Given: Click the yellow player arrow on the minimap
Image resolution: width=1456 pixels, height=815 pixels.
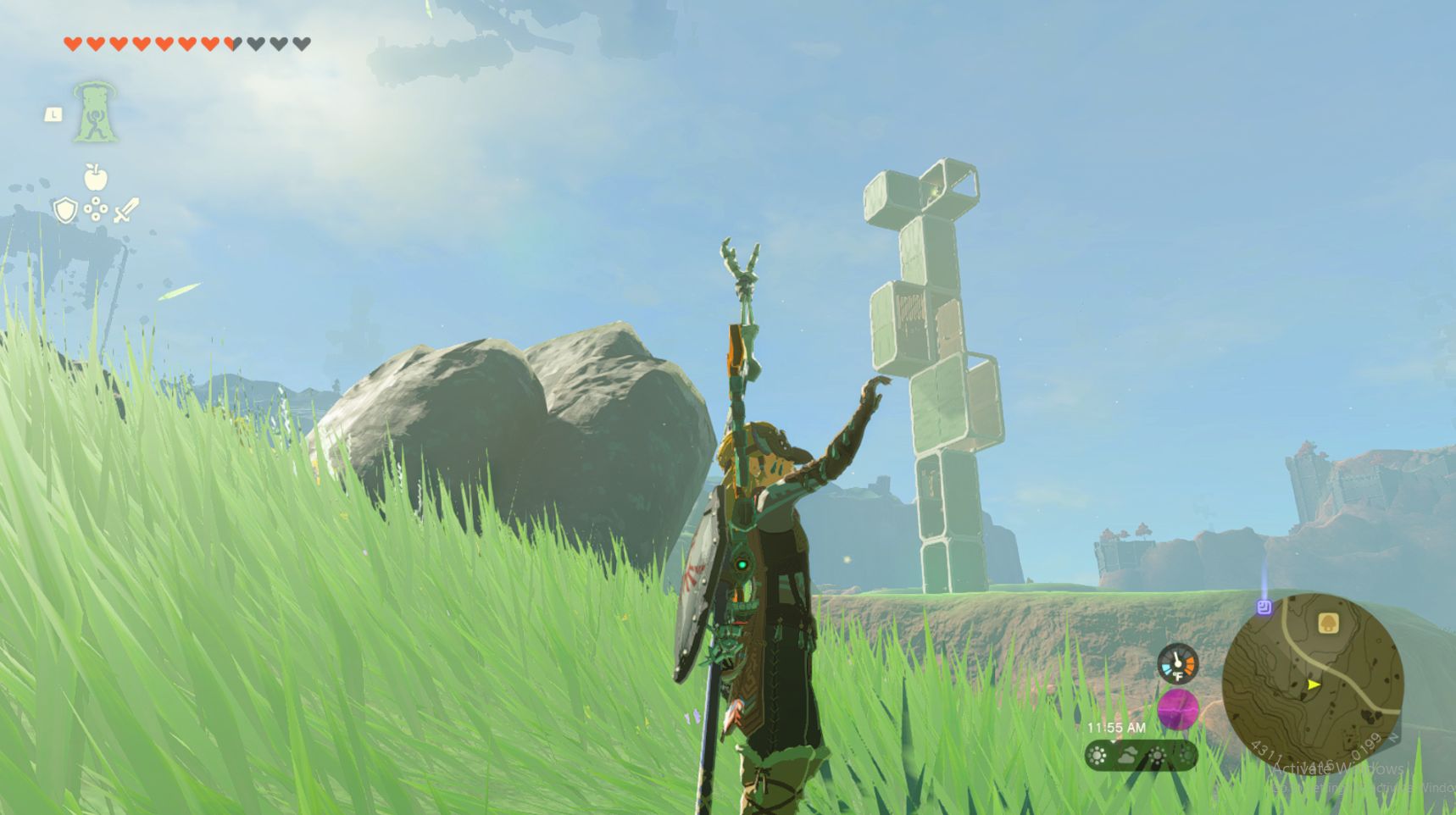Looking at the screenshot, I should [x=1313, y=684].
